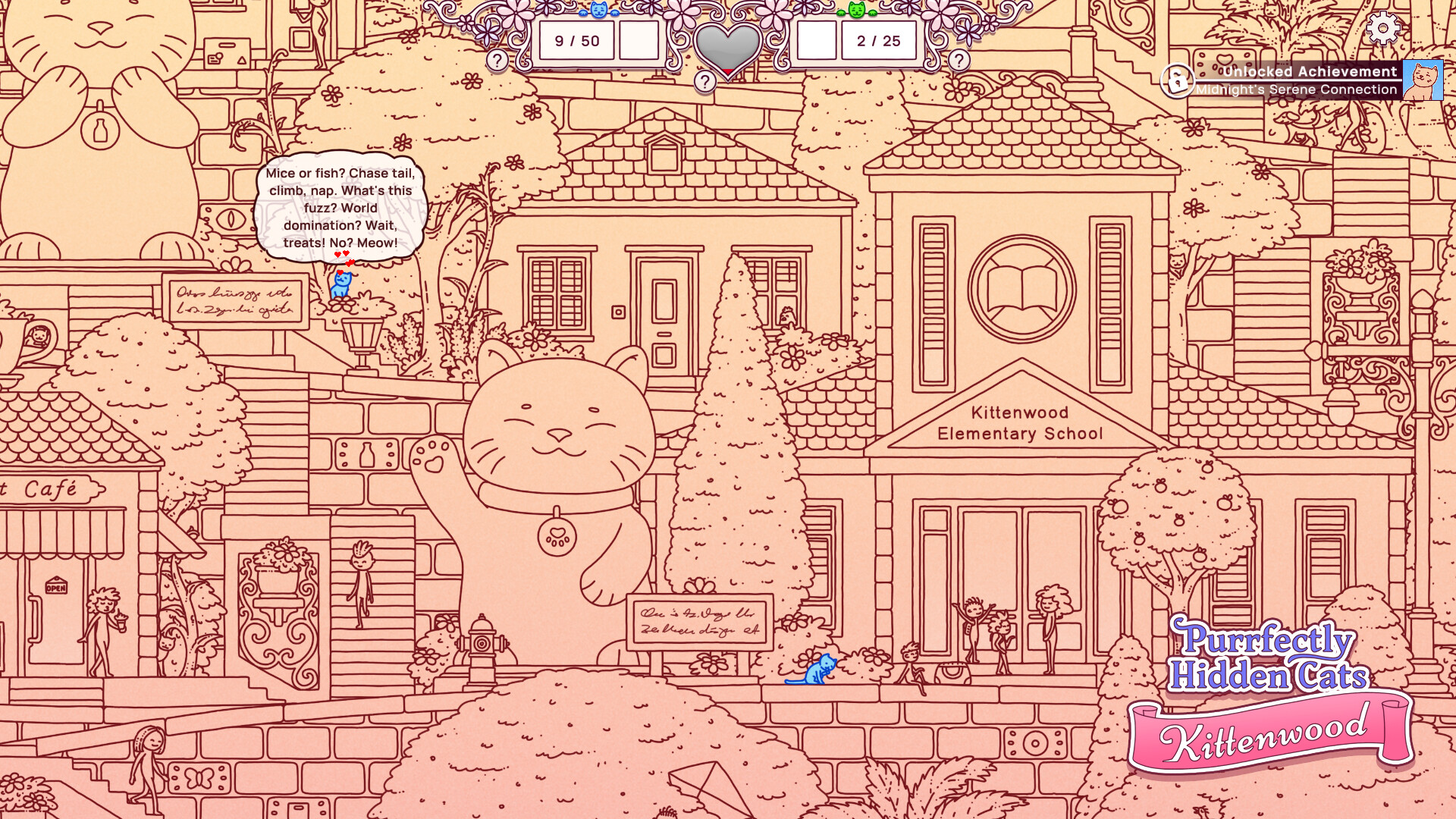Click the 9/50 counter box
The width and height of the screenshot is (1456, 819).
[577, 41]
